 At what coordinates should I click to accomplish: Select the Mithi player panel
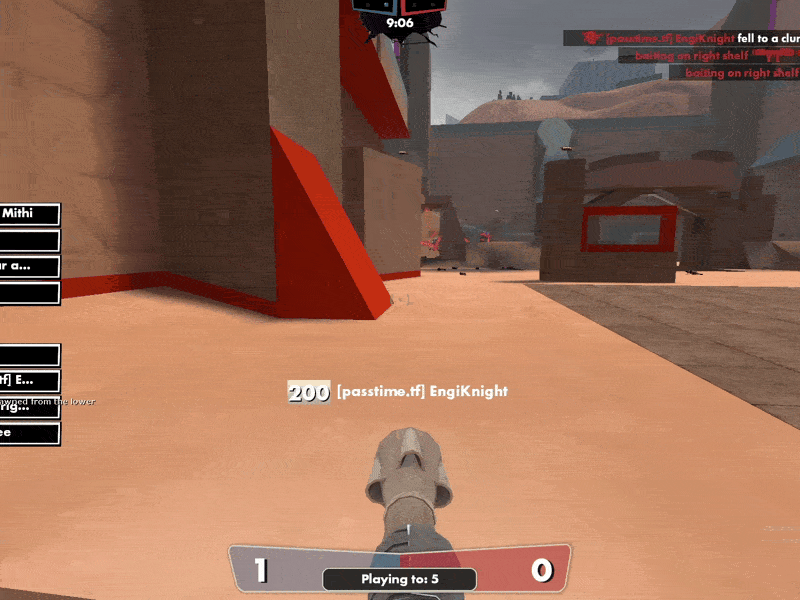coord(29,214)
